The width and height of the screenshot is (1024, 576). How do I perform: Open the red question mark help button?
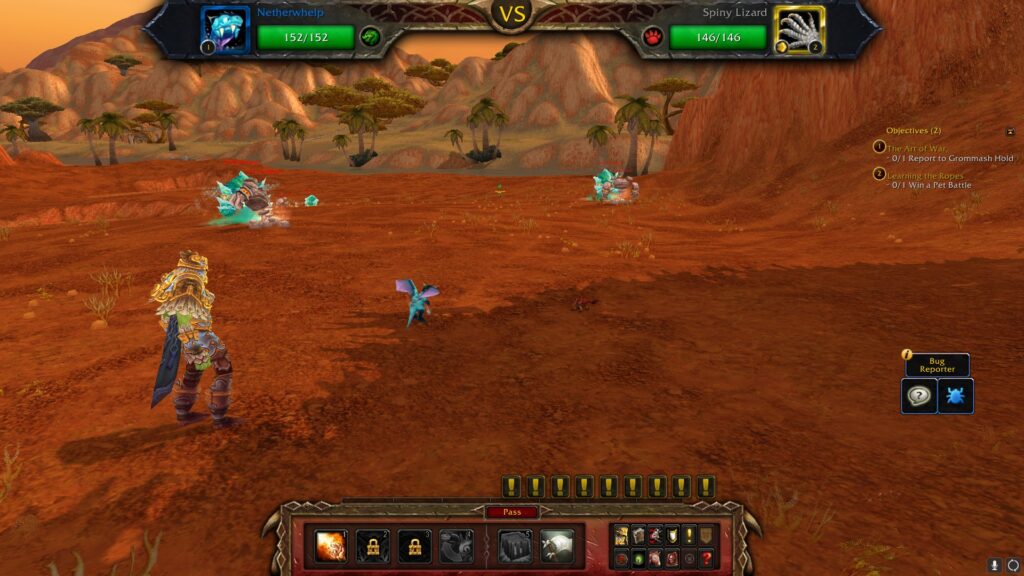[707, 557]
